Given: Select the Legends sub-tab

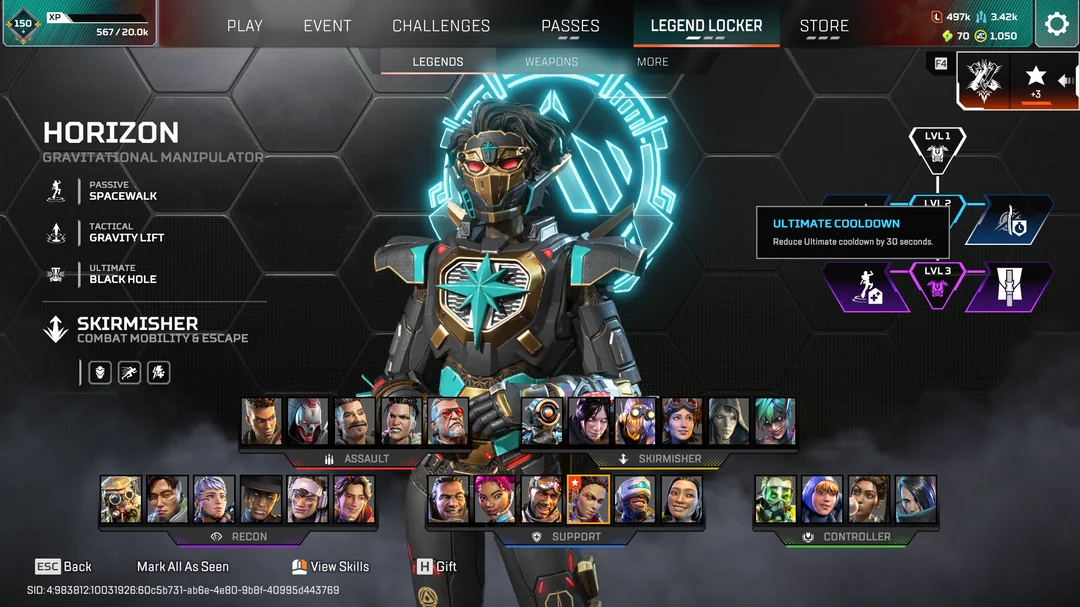Looking at the screenshot, I should pyautogui.click(x=438, y=62).
